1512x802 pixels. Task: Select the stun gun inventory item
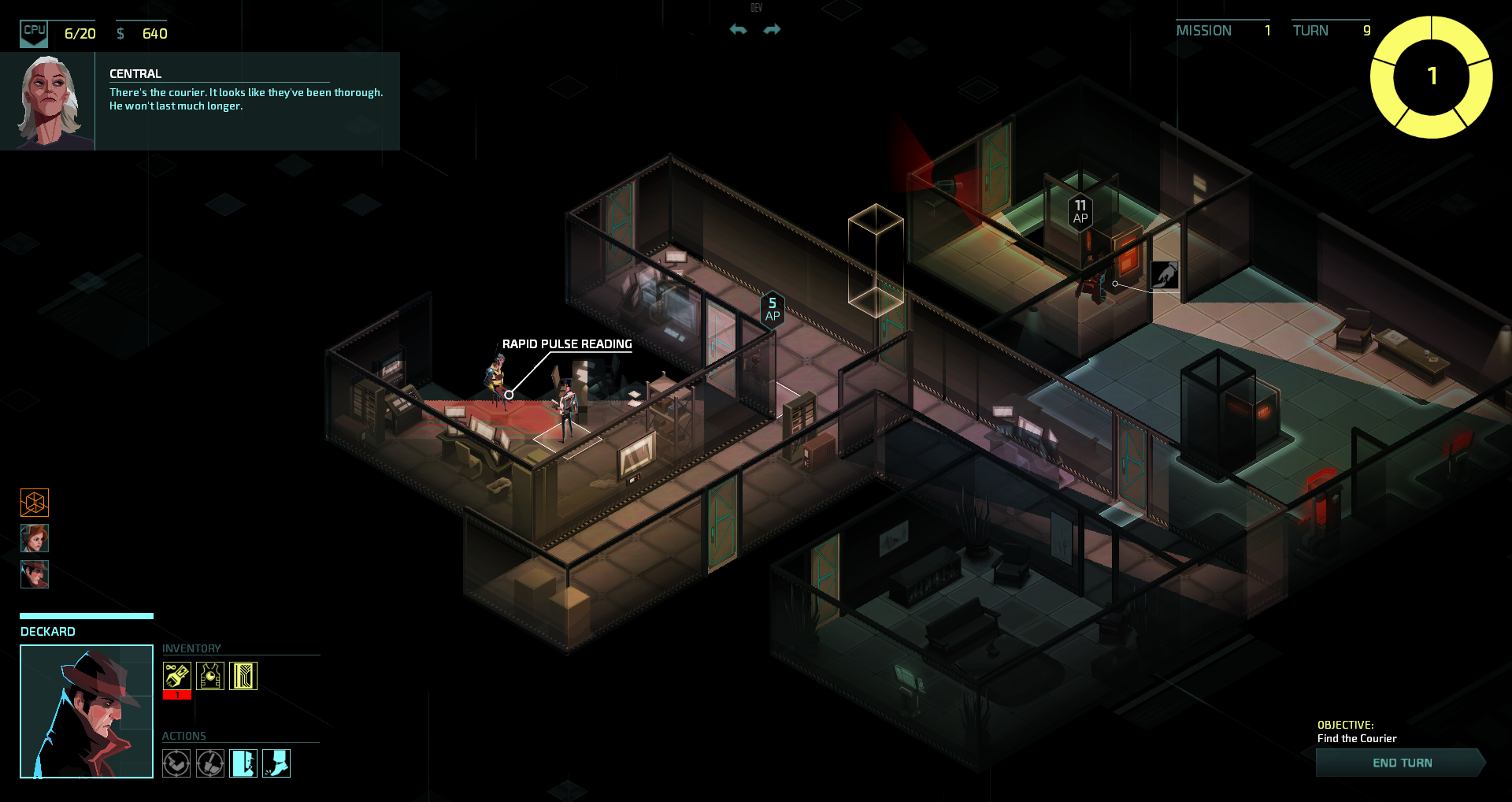click(x=176, y=675)
